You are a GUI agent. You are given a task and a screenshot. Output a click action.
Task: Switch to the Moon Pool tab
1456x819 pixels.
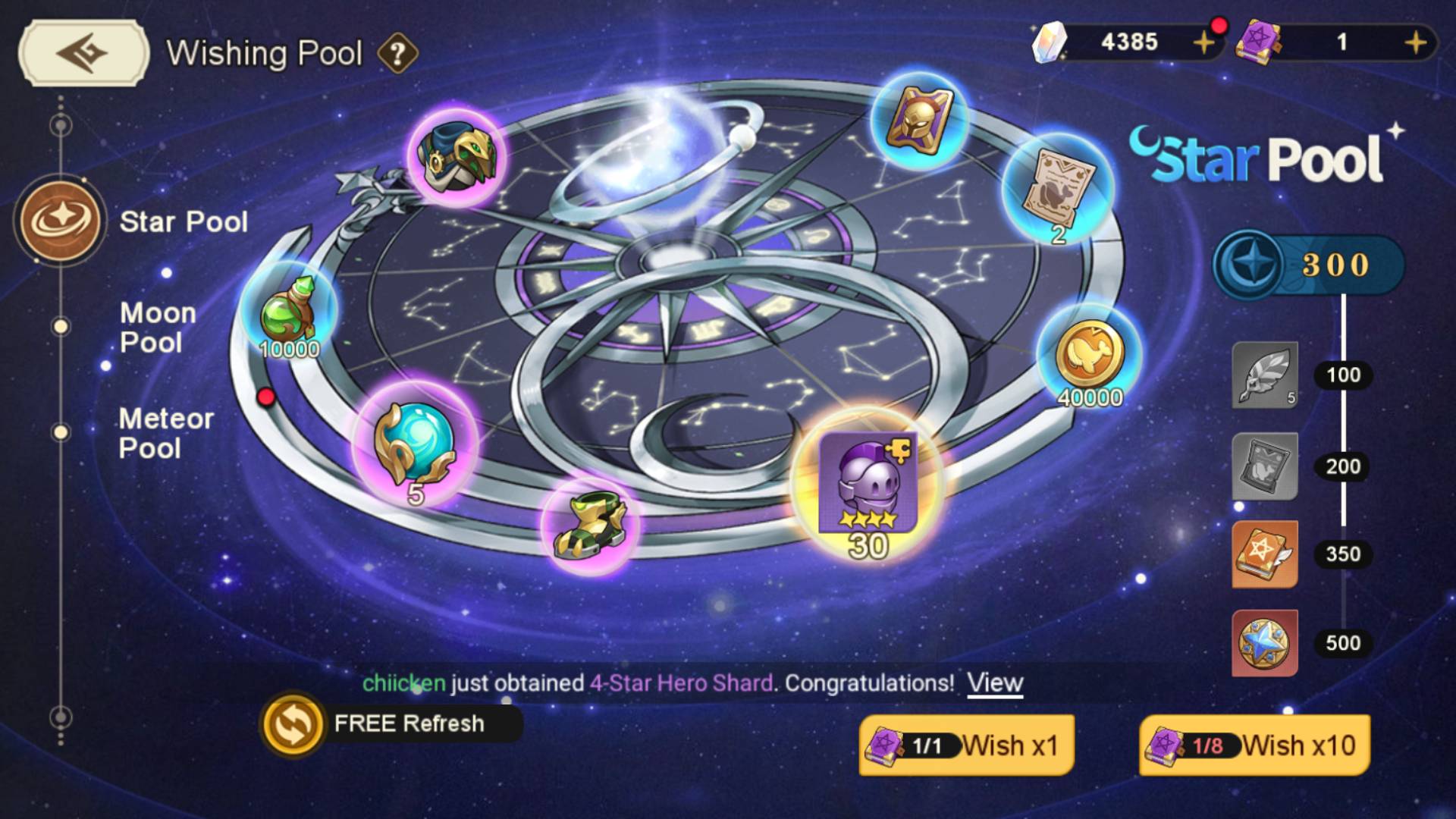click(158, 328)
